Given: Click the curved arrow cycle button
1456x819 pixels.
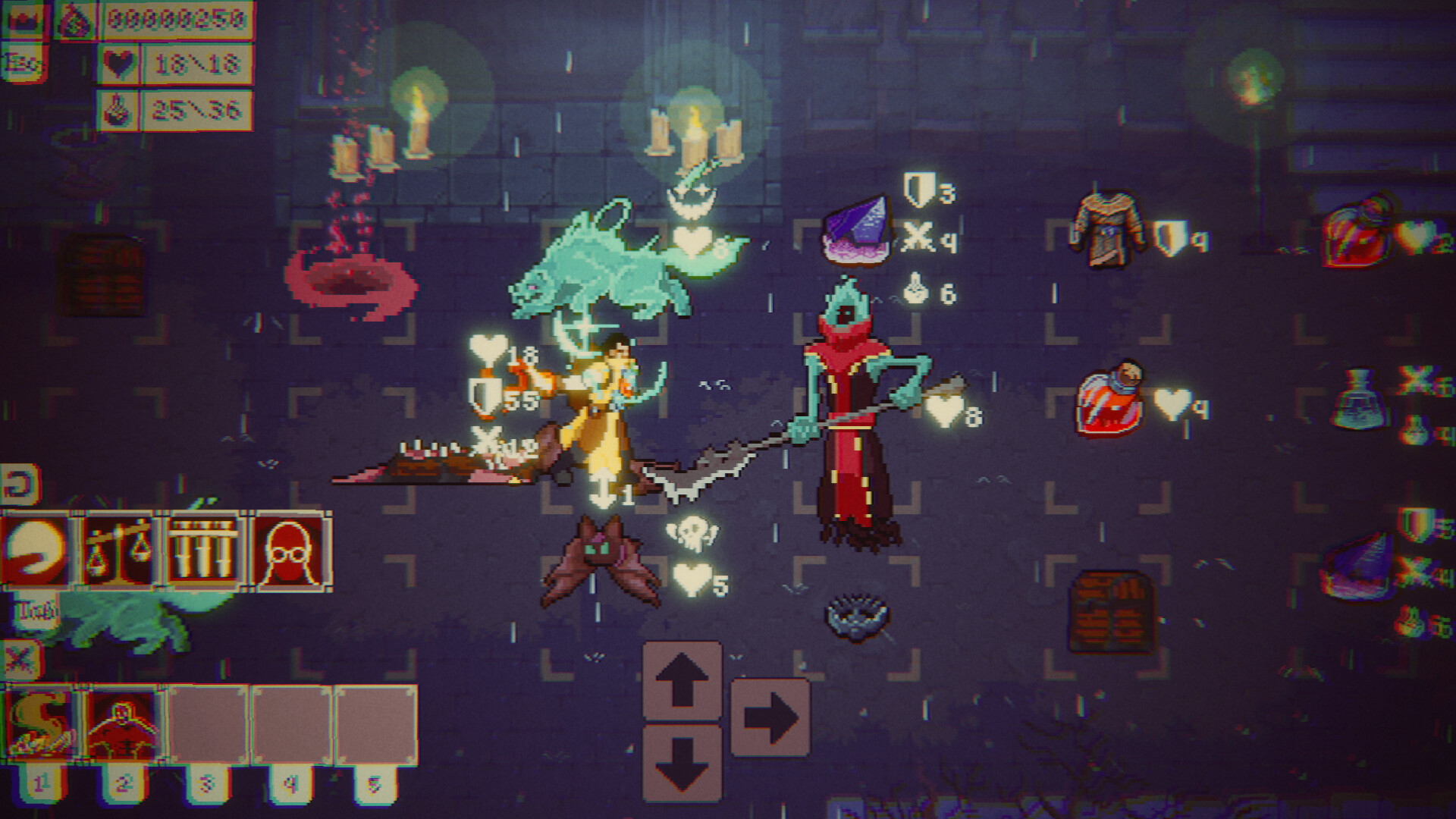Looking at the screenshot, I should (20, 485).
